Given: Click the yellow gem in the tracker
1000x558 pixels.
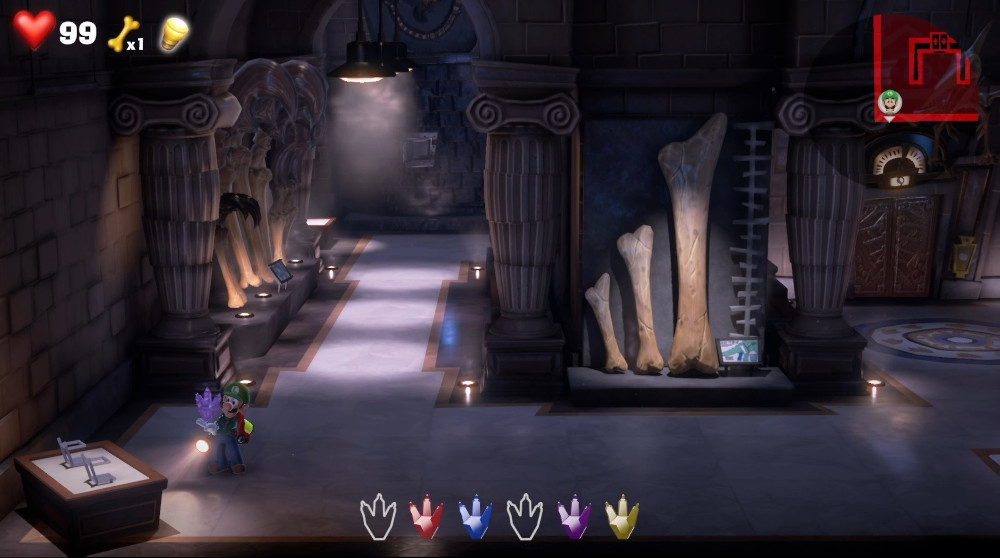Looking at the screenshot, I should pos(622,517).
